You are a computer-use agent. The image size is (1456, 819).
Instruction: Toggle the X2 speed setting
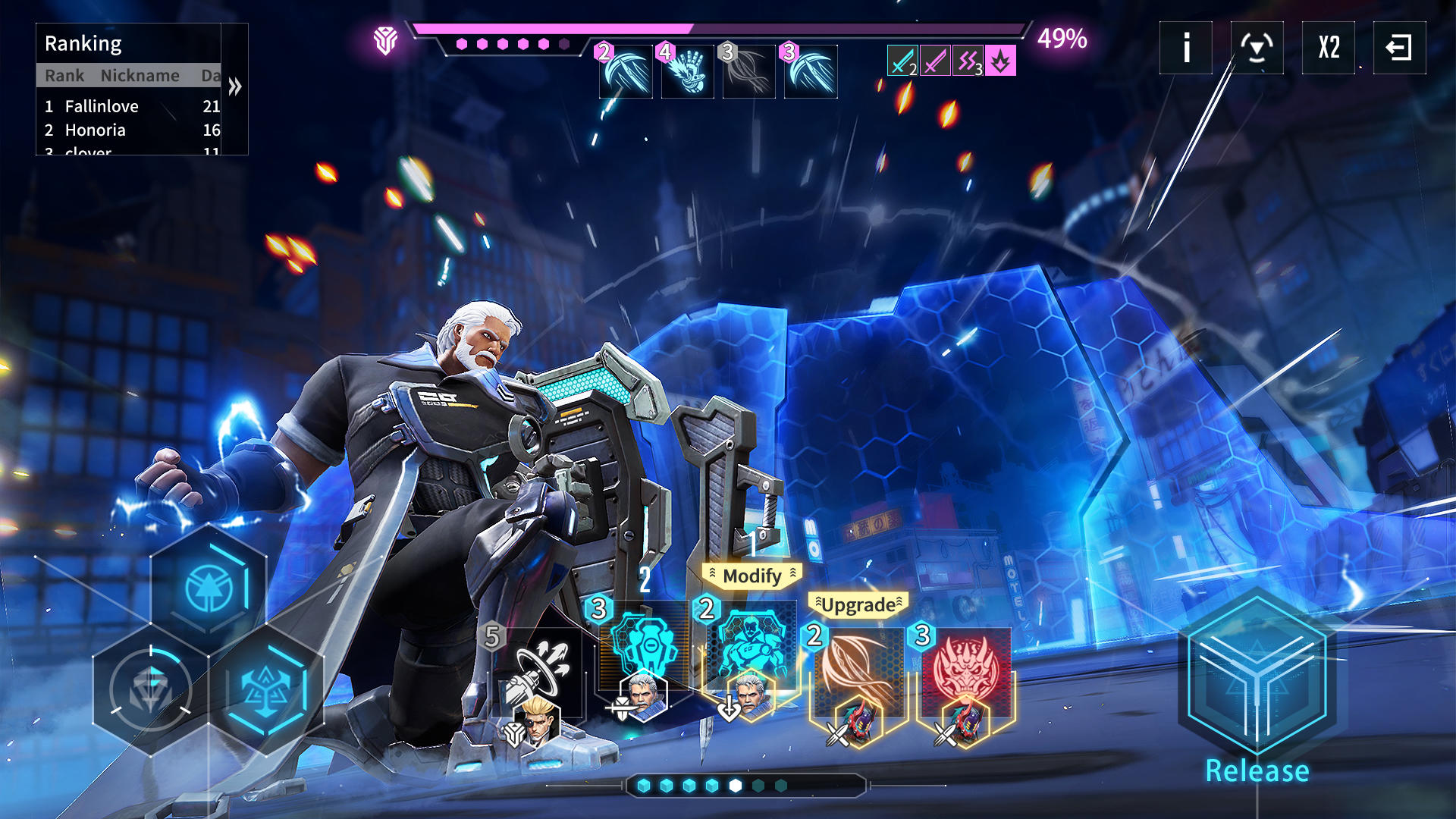[x=1328, y=48]
